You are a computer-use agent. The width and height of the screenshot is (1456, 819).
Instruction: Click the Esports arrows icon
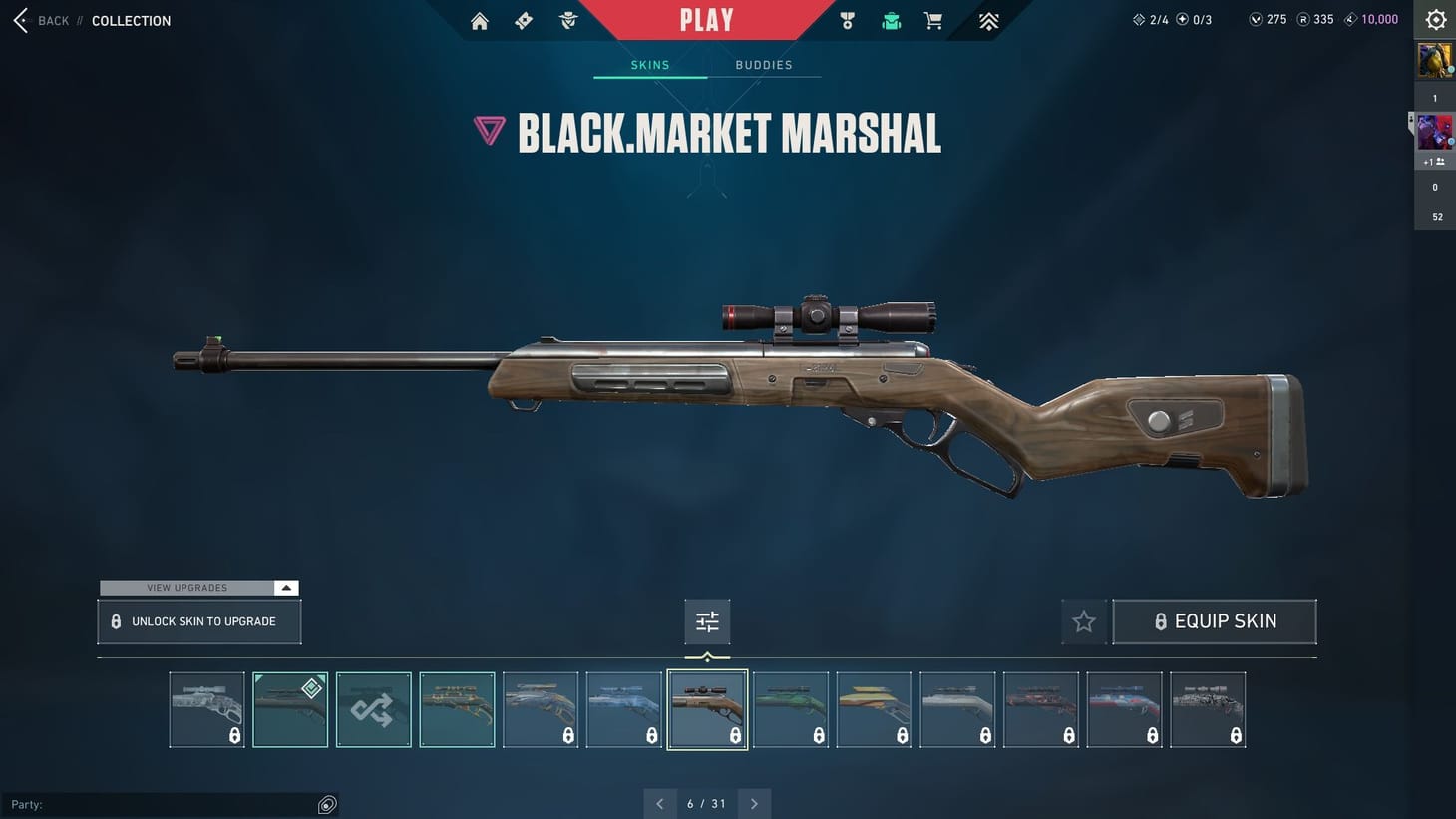click(x=987, y=20)
